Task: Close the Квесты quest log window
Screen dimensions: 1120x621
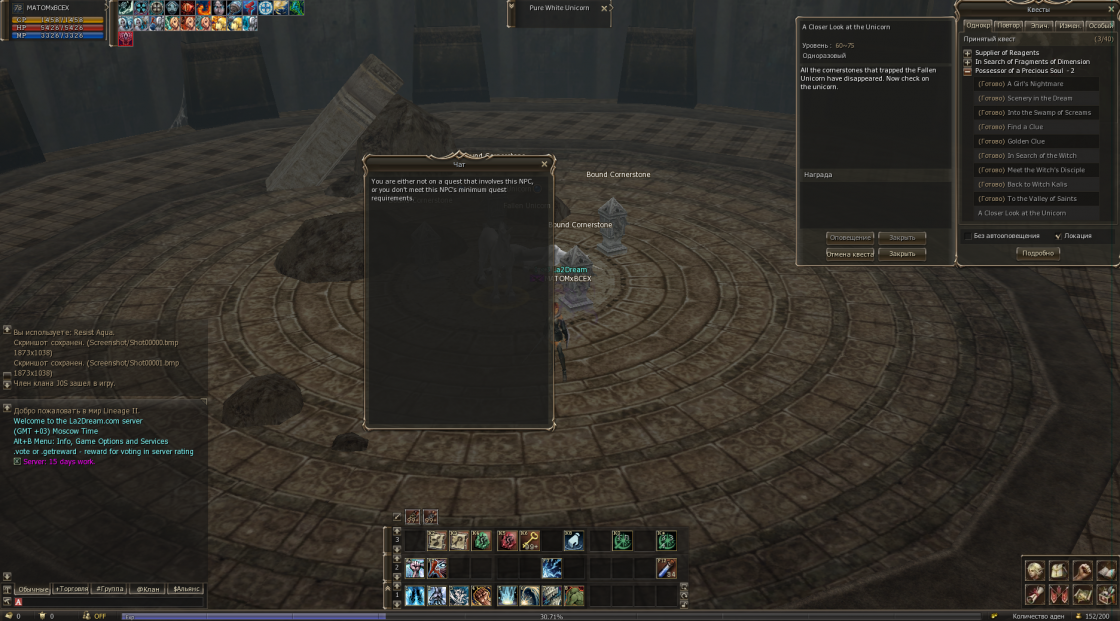Action: pos(1111,8)
